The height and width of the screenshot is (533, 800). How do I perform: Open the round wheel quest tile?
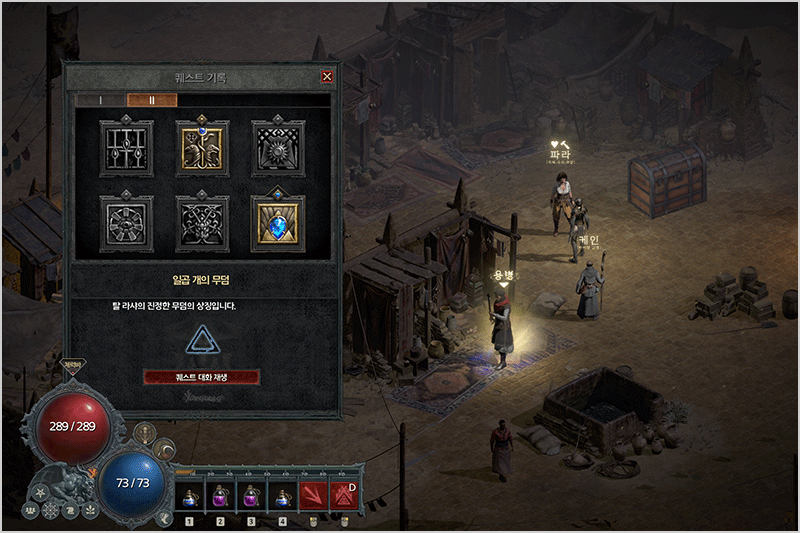coord(127,223)
